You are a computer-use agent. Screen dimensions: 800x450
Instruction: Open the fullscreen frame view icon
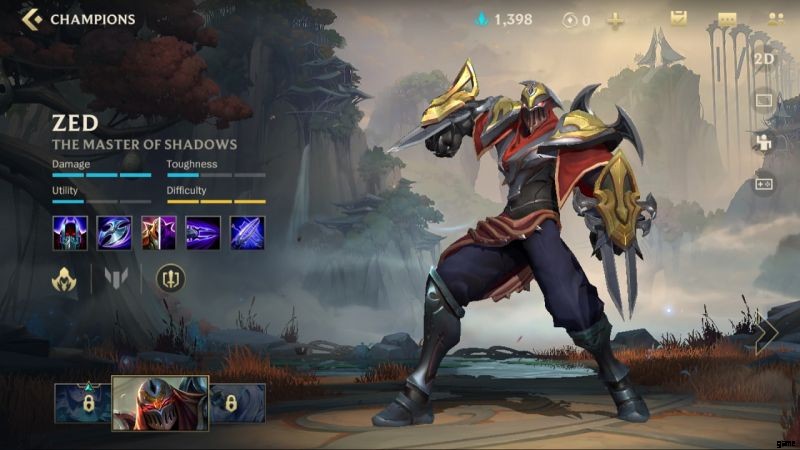[764, 101]
